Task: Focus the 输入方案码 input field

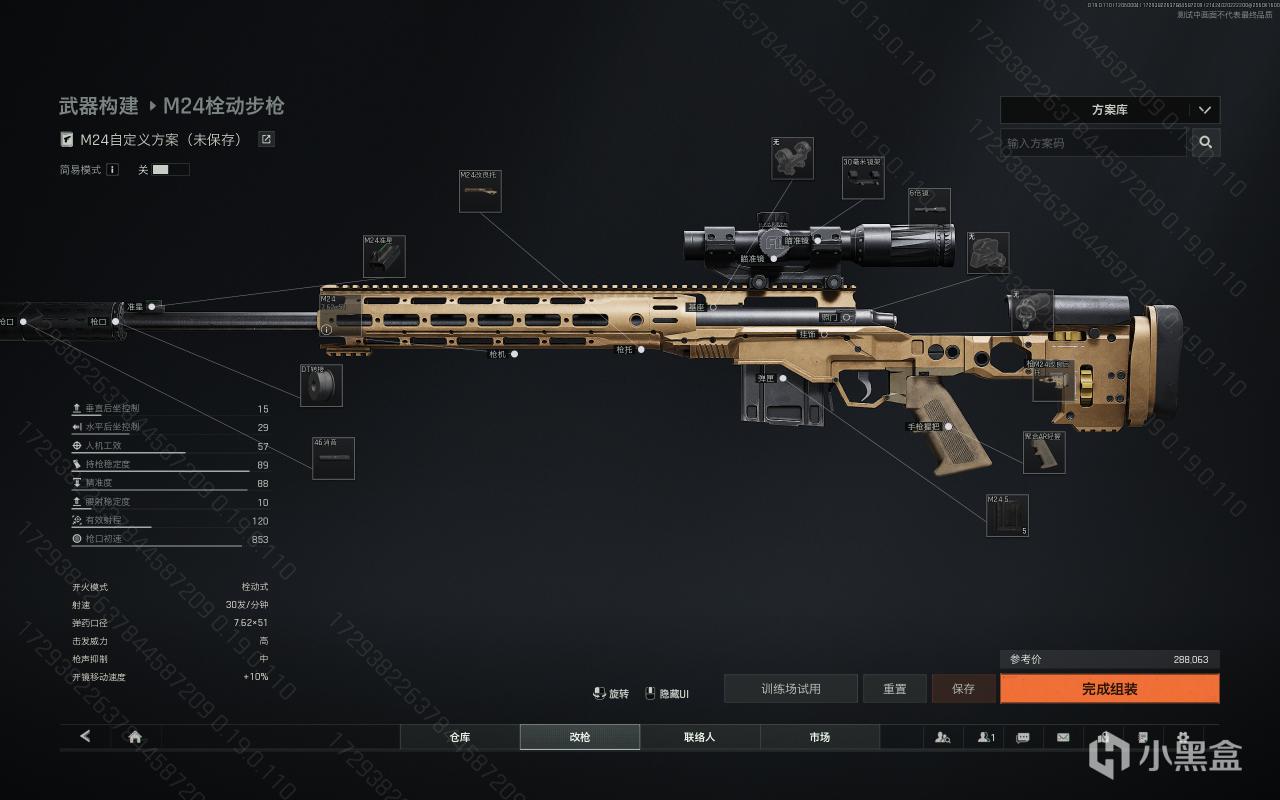Action: pyautogui.click(x=1093, y=143)
